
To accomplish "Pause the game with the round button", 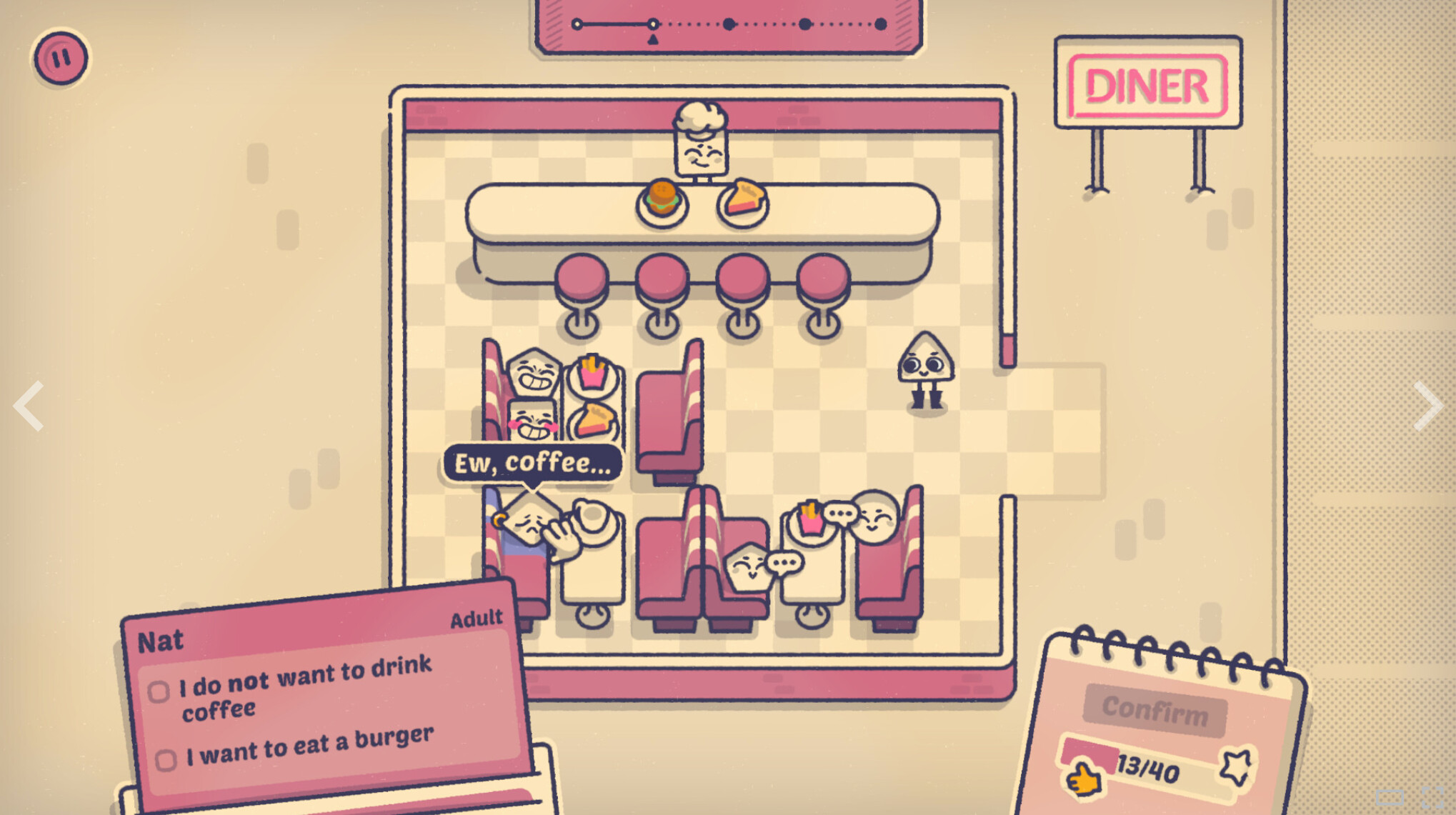I will tap(61, 57).
